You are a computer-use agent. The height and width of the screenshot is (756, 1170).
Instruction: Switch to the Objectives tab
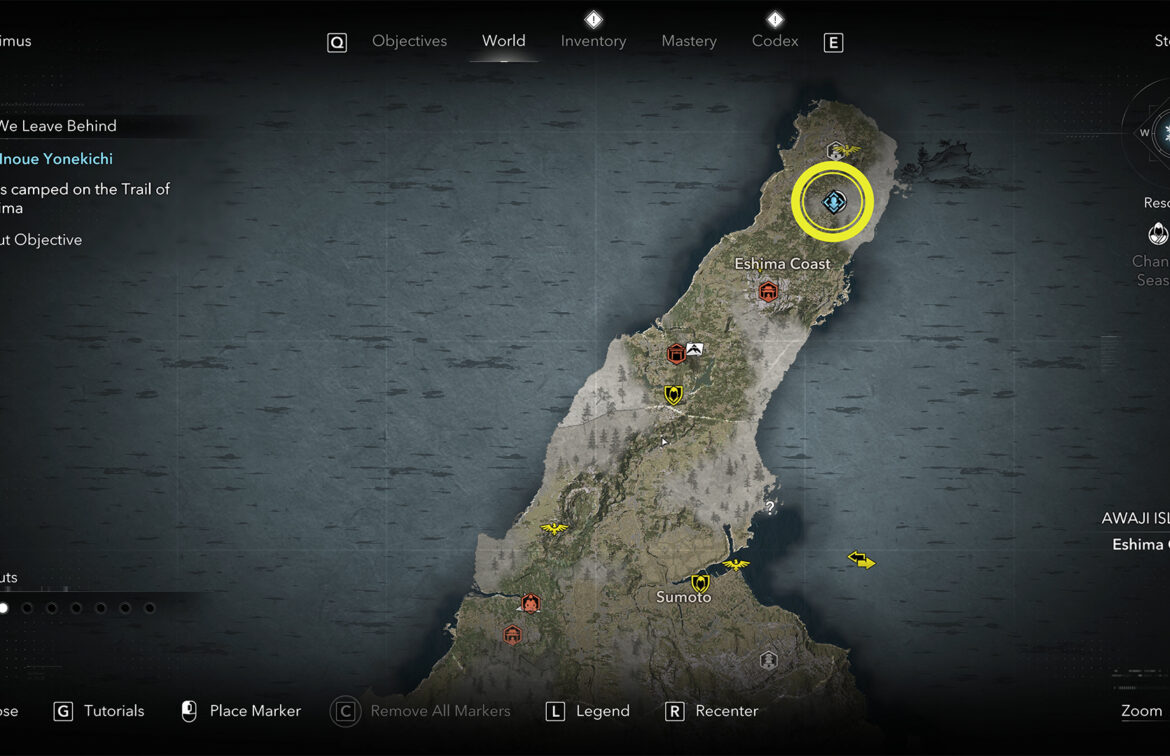tap(409, 41)
